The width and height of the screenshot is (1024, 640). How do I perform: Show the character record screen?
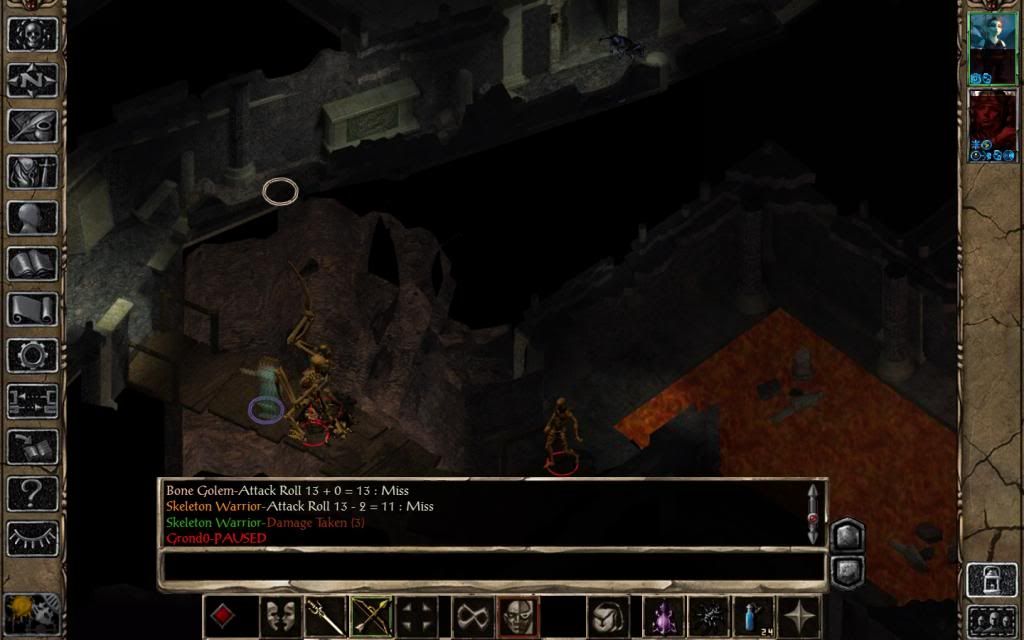(32, 217)
